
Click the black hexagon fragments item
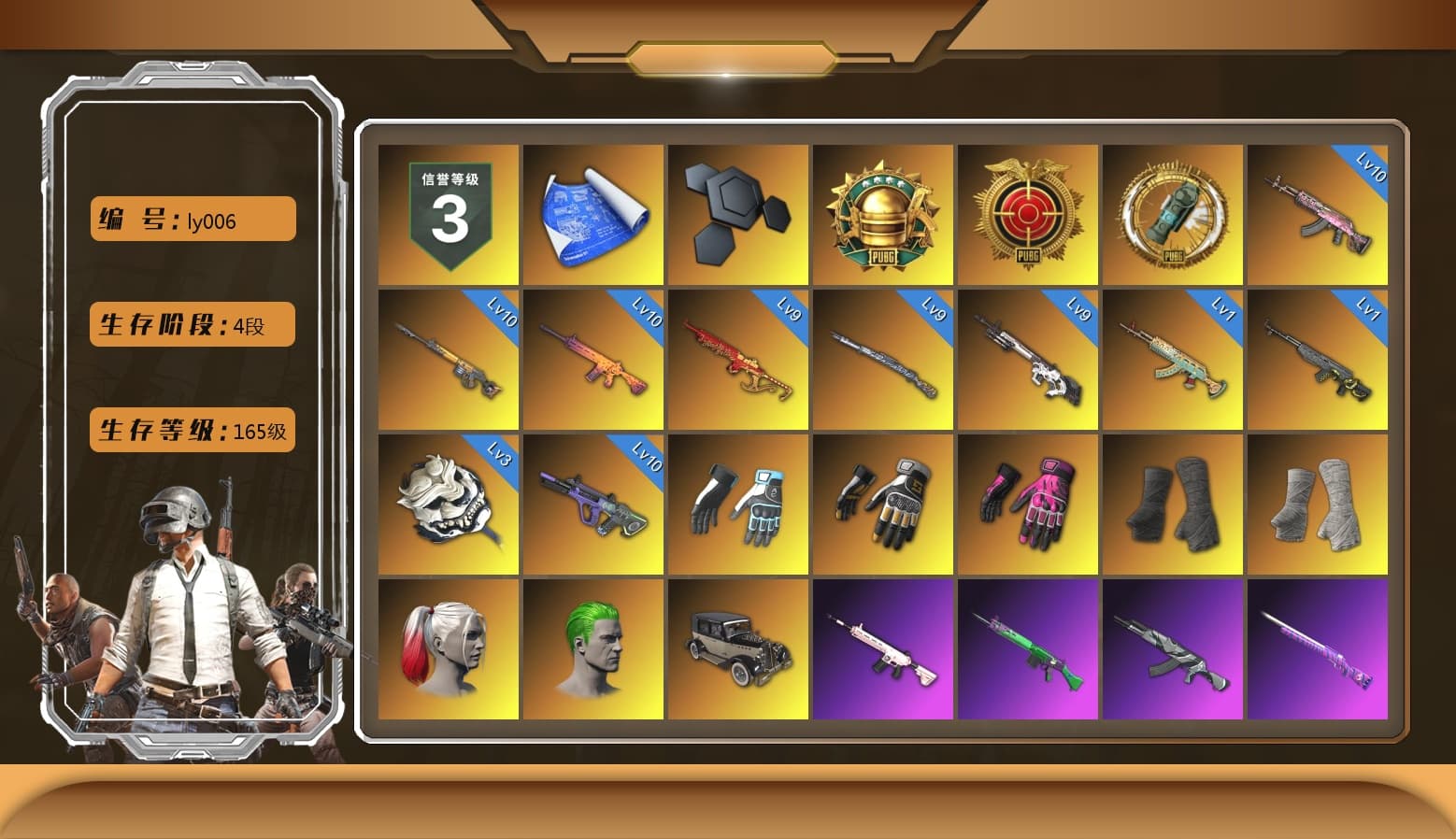pyautogui.click(x=737, y=213)
